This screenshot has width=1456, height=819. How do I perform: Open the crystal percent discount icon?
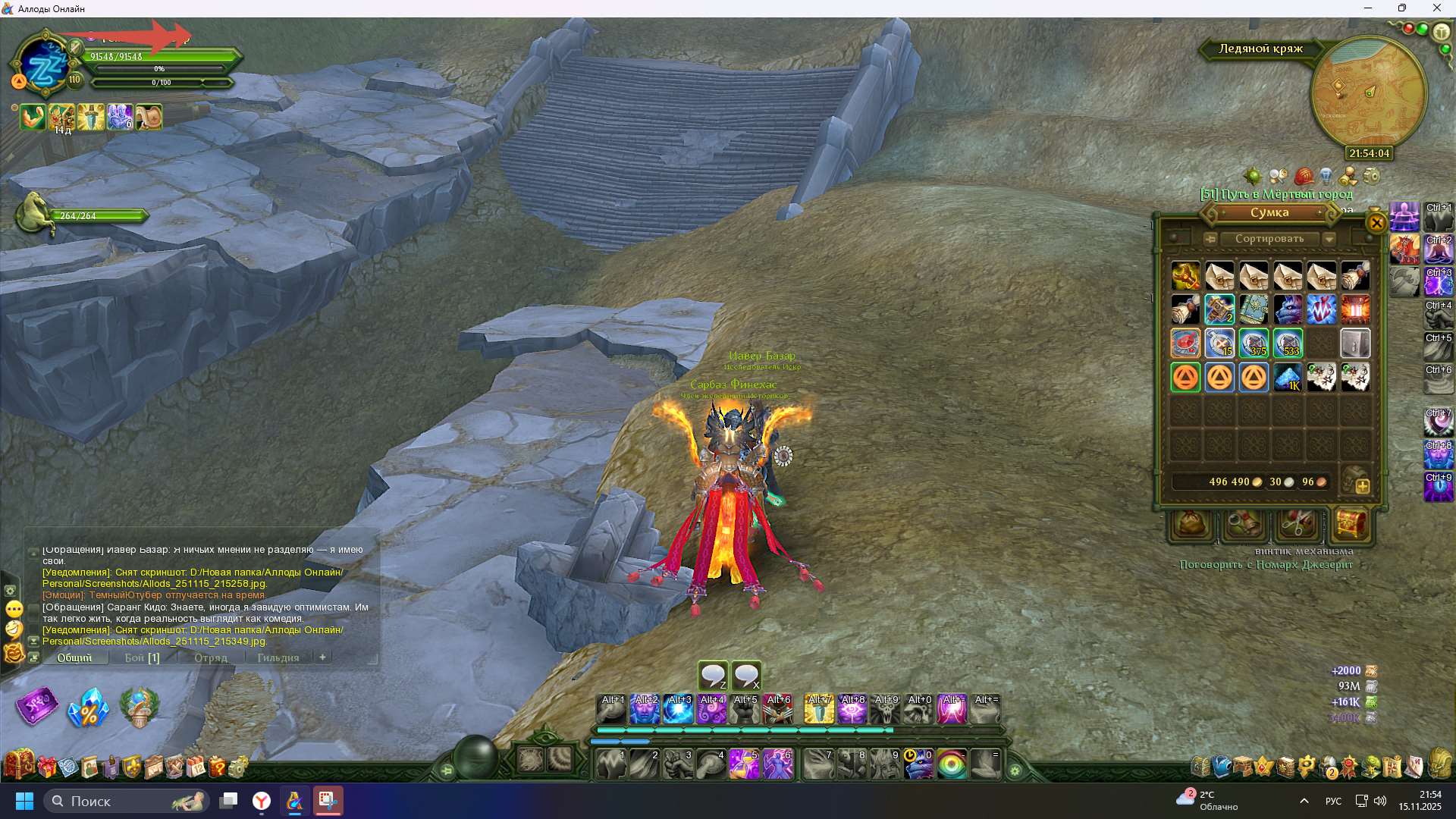(88, 708)
